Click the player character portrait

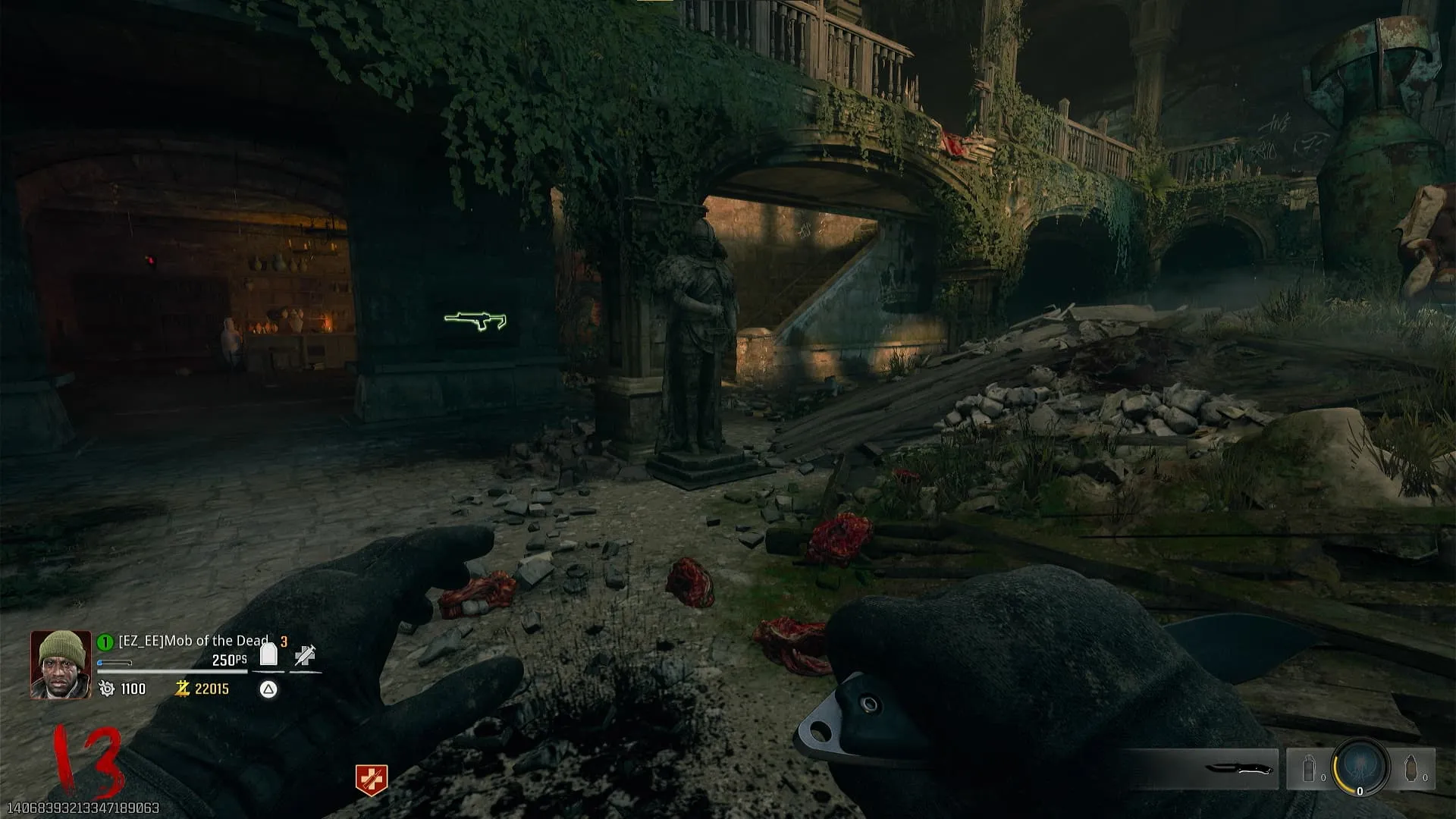pos(61,665)
